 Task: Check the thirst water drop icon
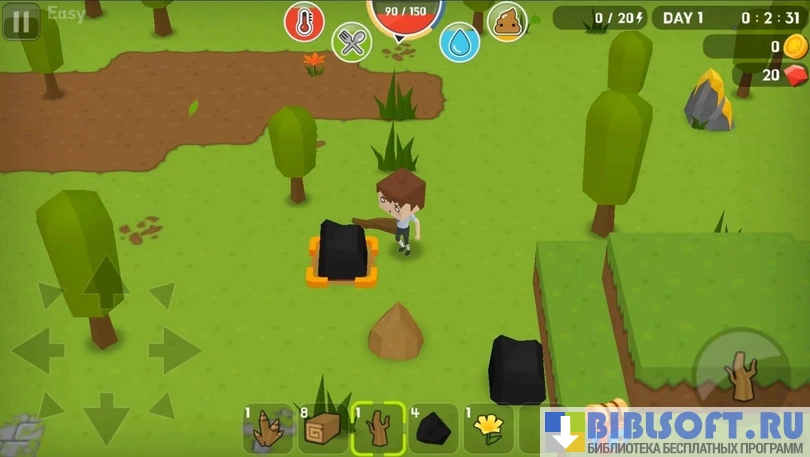tap(459, 42)
